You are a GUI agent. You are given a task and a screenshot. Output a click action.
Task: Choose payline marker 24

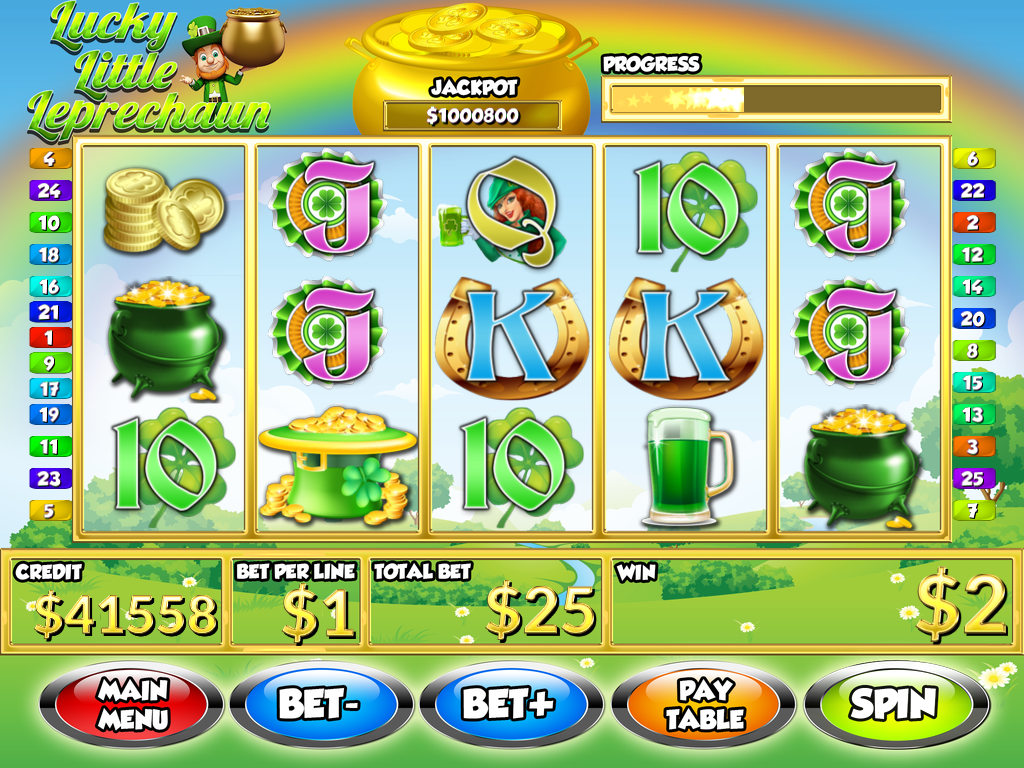pyautogui.click(x=50, y=190)
